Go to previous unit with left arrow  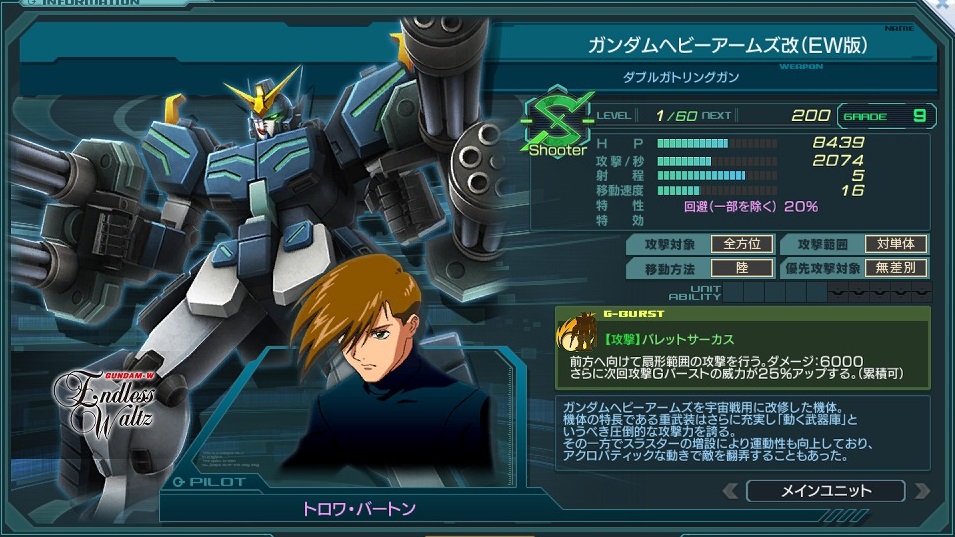[x=731, y=491]
